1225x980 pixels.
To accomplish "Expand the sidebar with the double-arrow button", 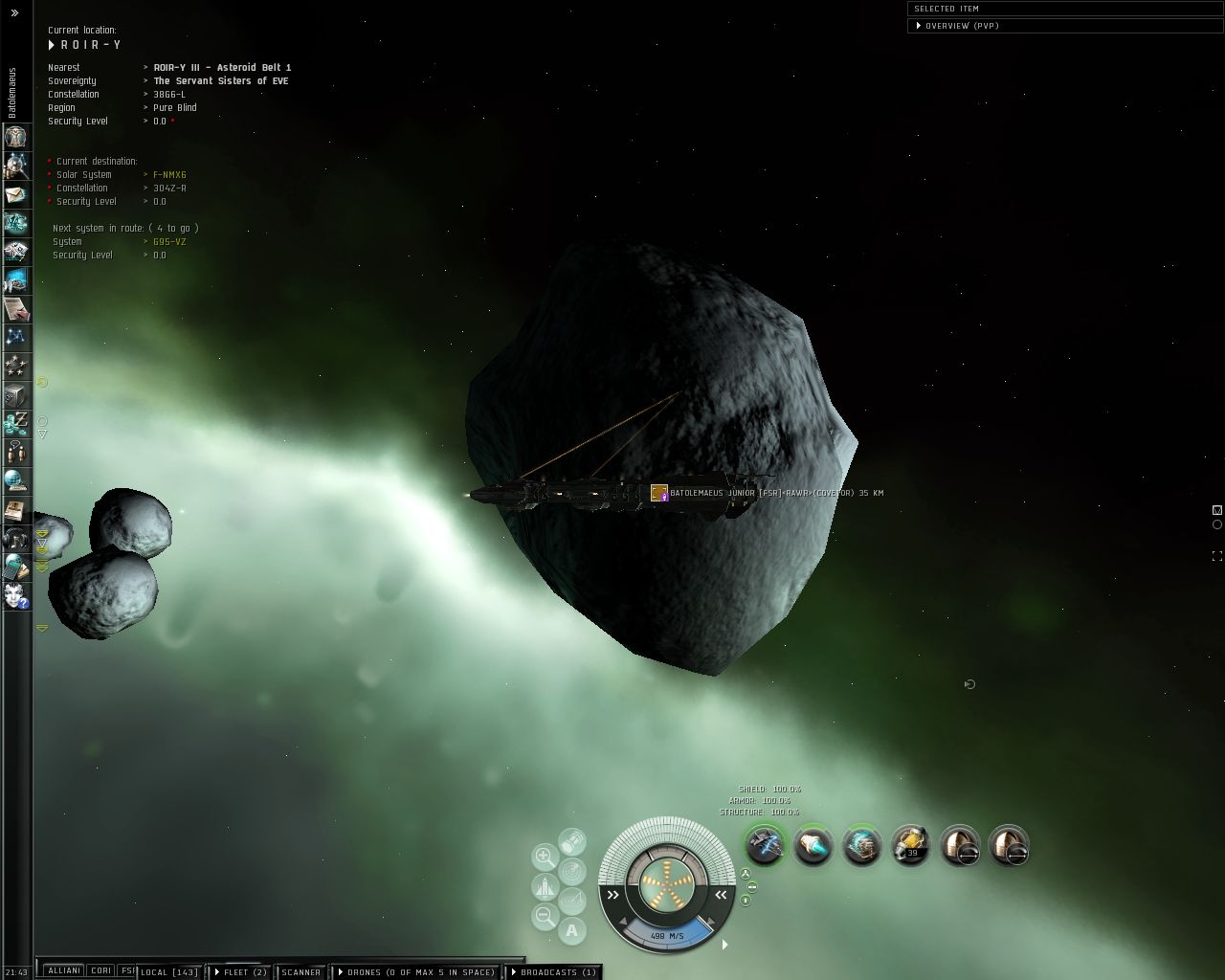I will pyautogui.click(x=14, y=13).
